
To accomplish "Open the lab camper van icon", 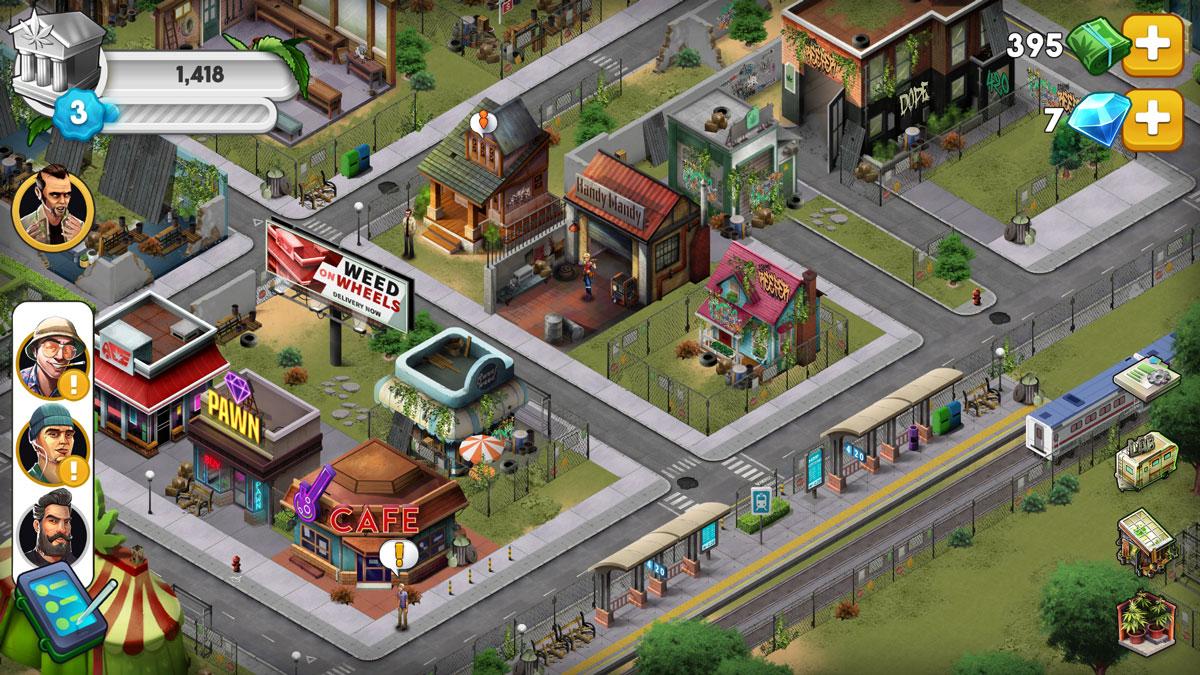I will 1147,462.
